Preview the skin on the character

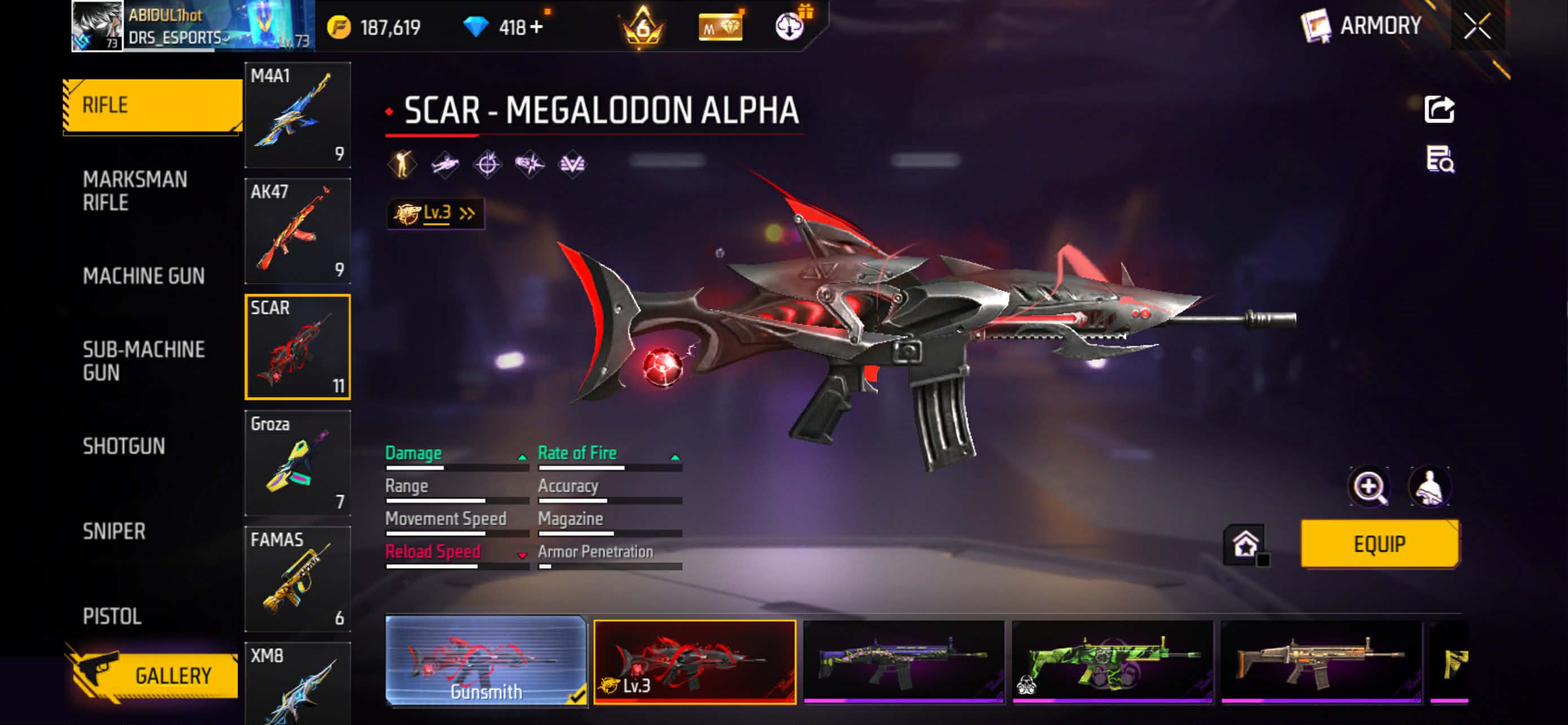1429,486
